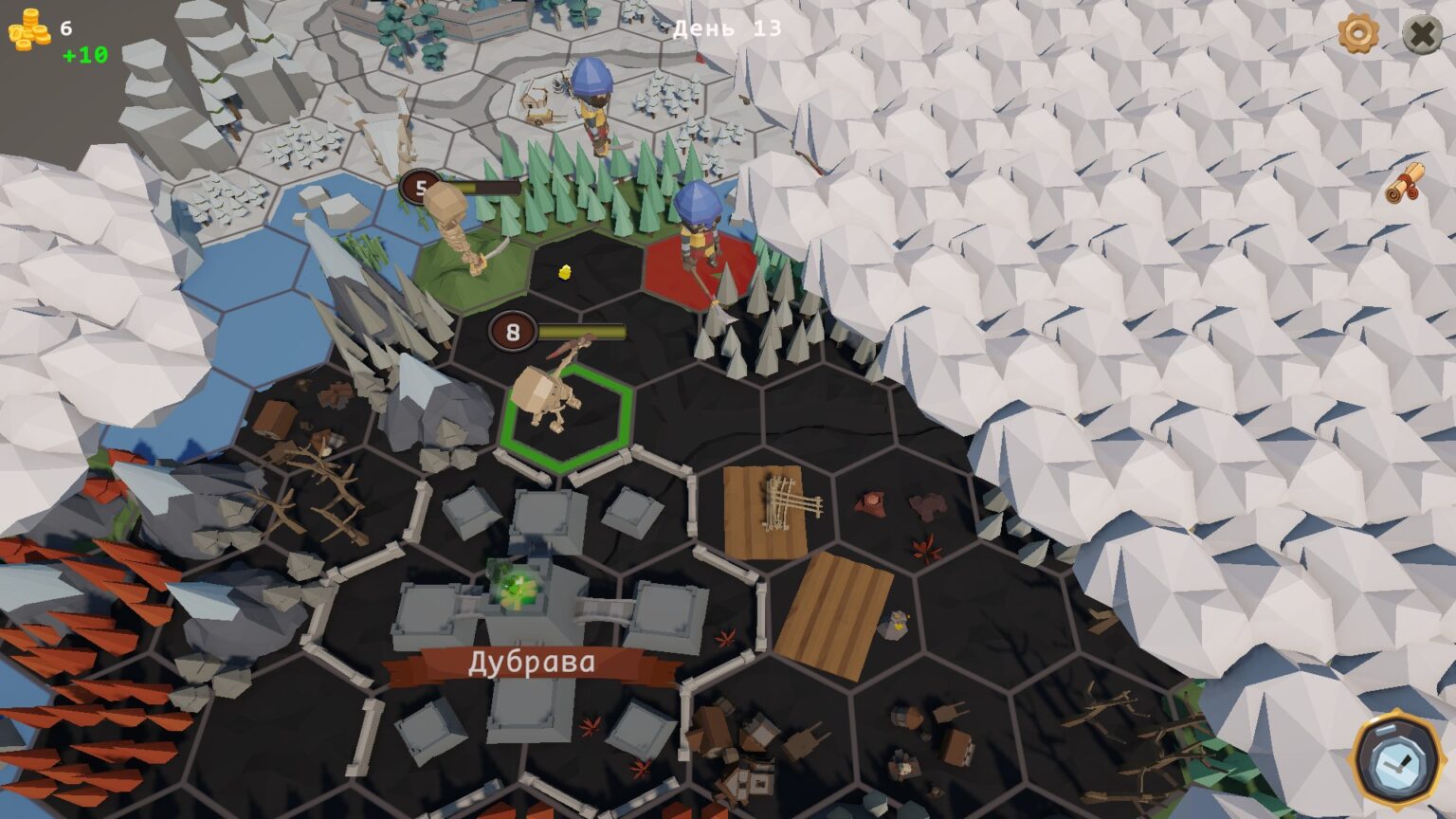Open the scroll quest log icon
This screenshot has height=819, width=1456.
pos(1406,182)
